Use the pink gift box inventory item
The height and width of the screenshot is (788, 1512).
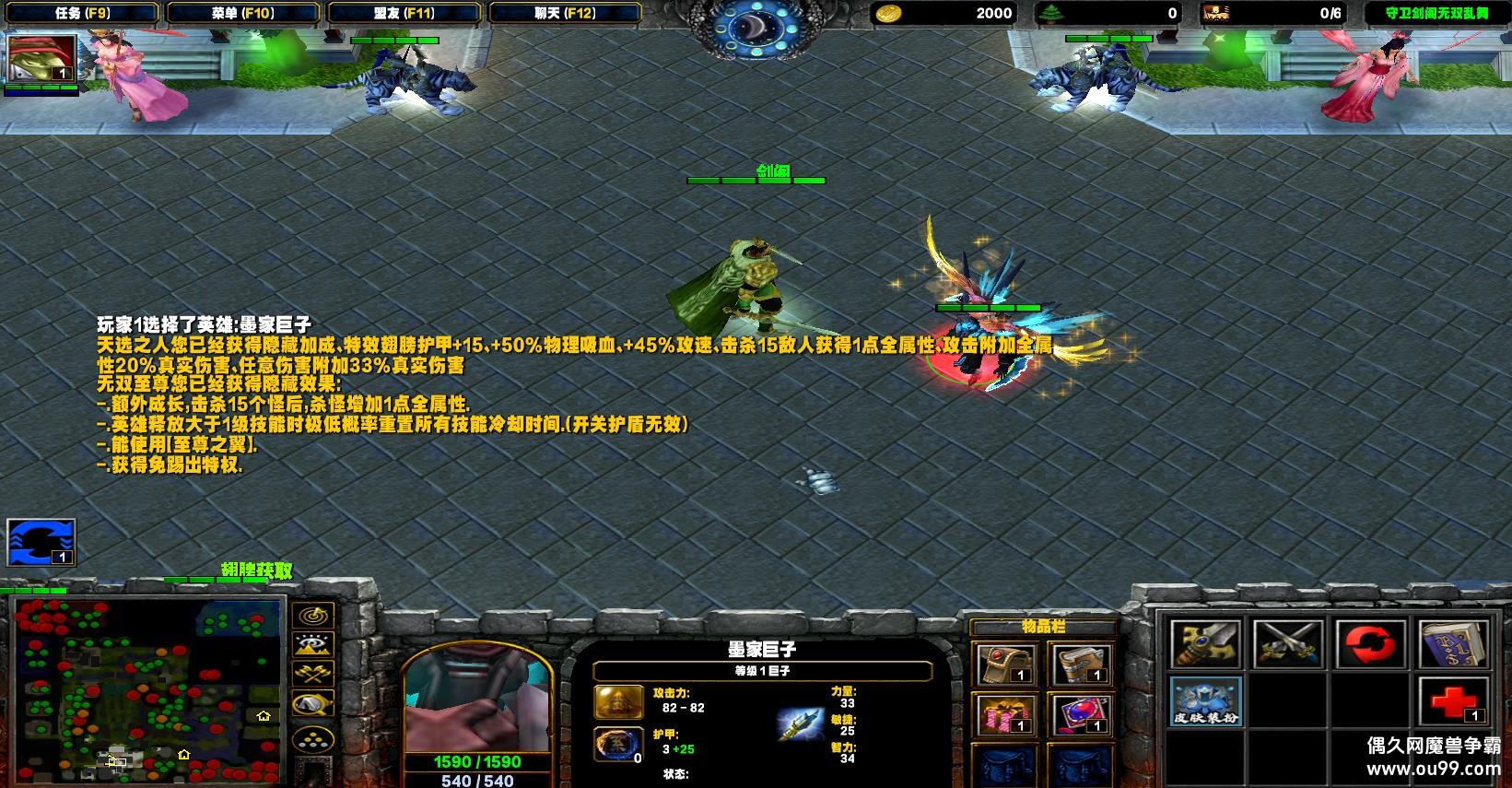coord(1006,715)
